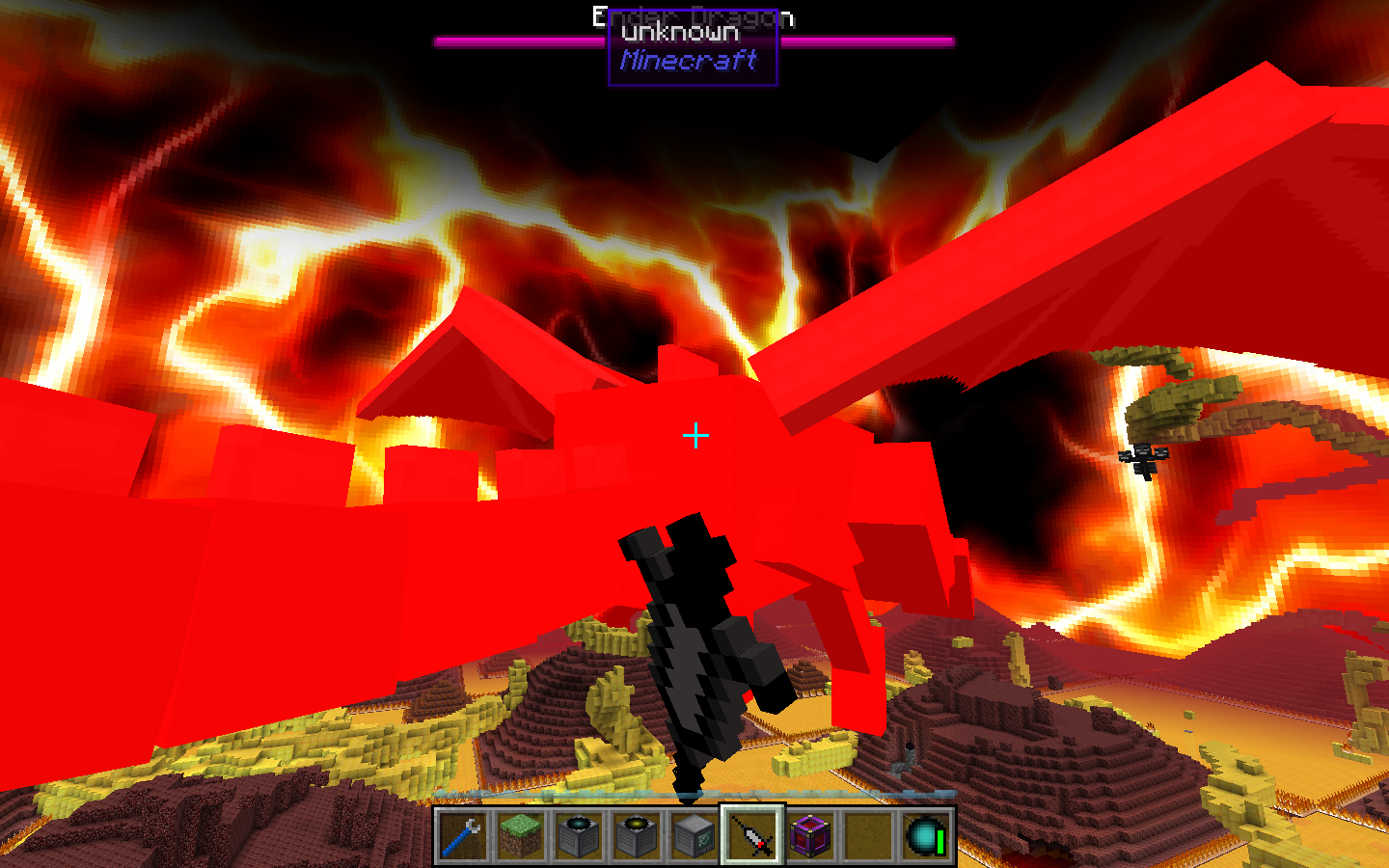1389x868 pixels.
Task: Pick the gray monitor machine block slot
Action: (694, 835)
